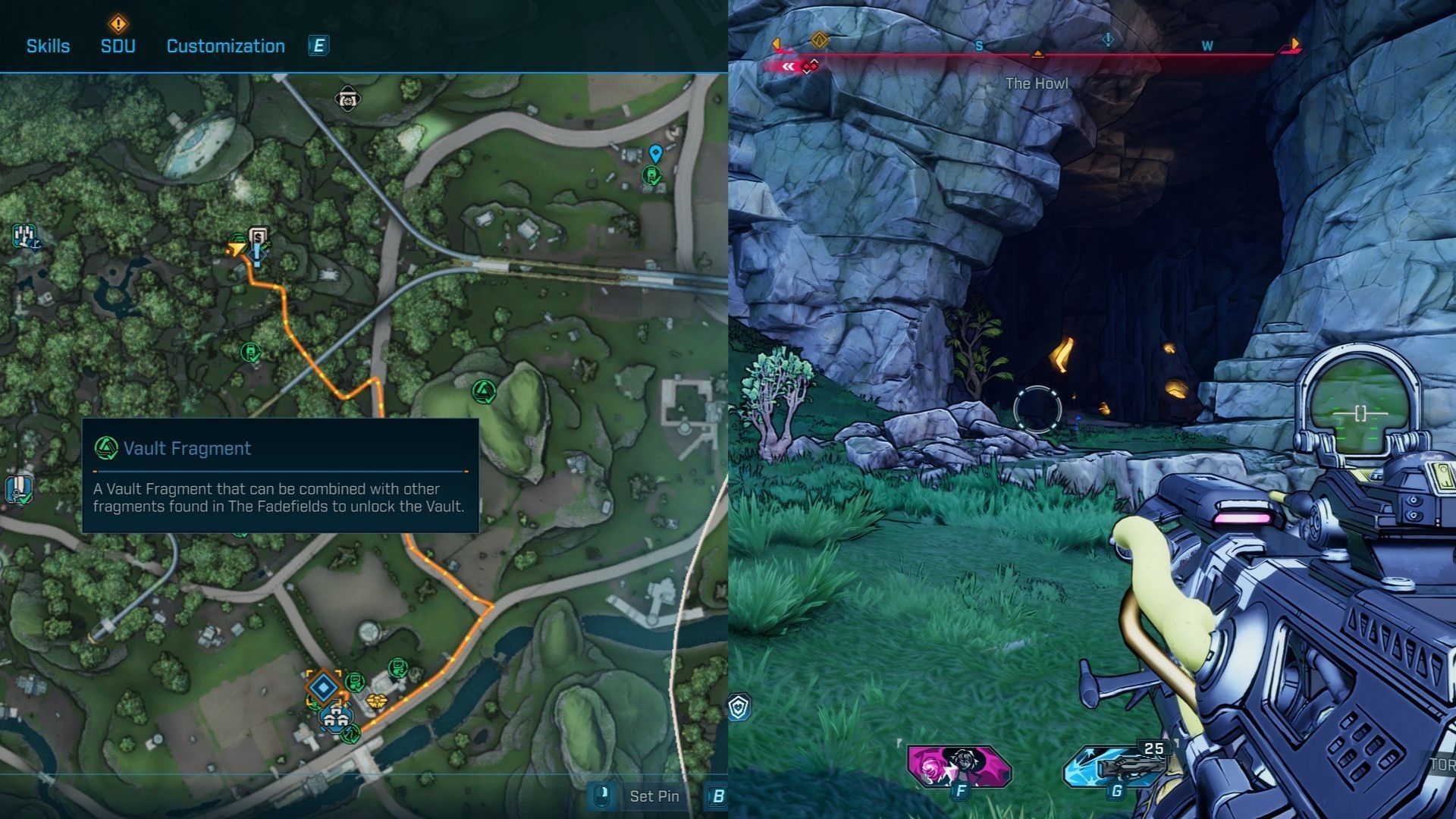Activate the pink action skill icon
This screenshot has height=819, width=1456.
tap(959, 766)
